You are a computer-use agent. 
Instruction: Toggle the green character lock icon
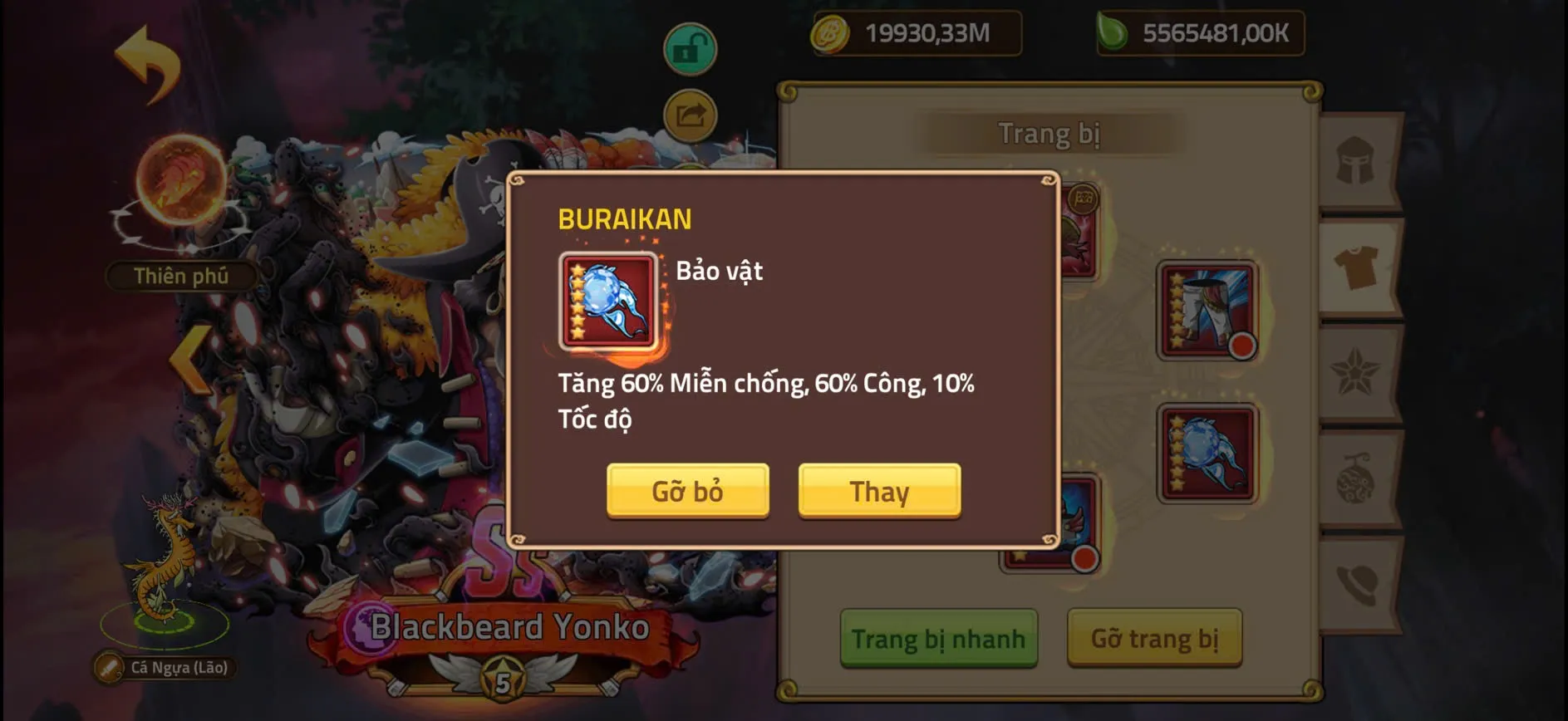point(688,48)
